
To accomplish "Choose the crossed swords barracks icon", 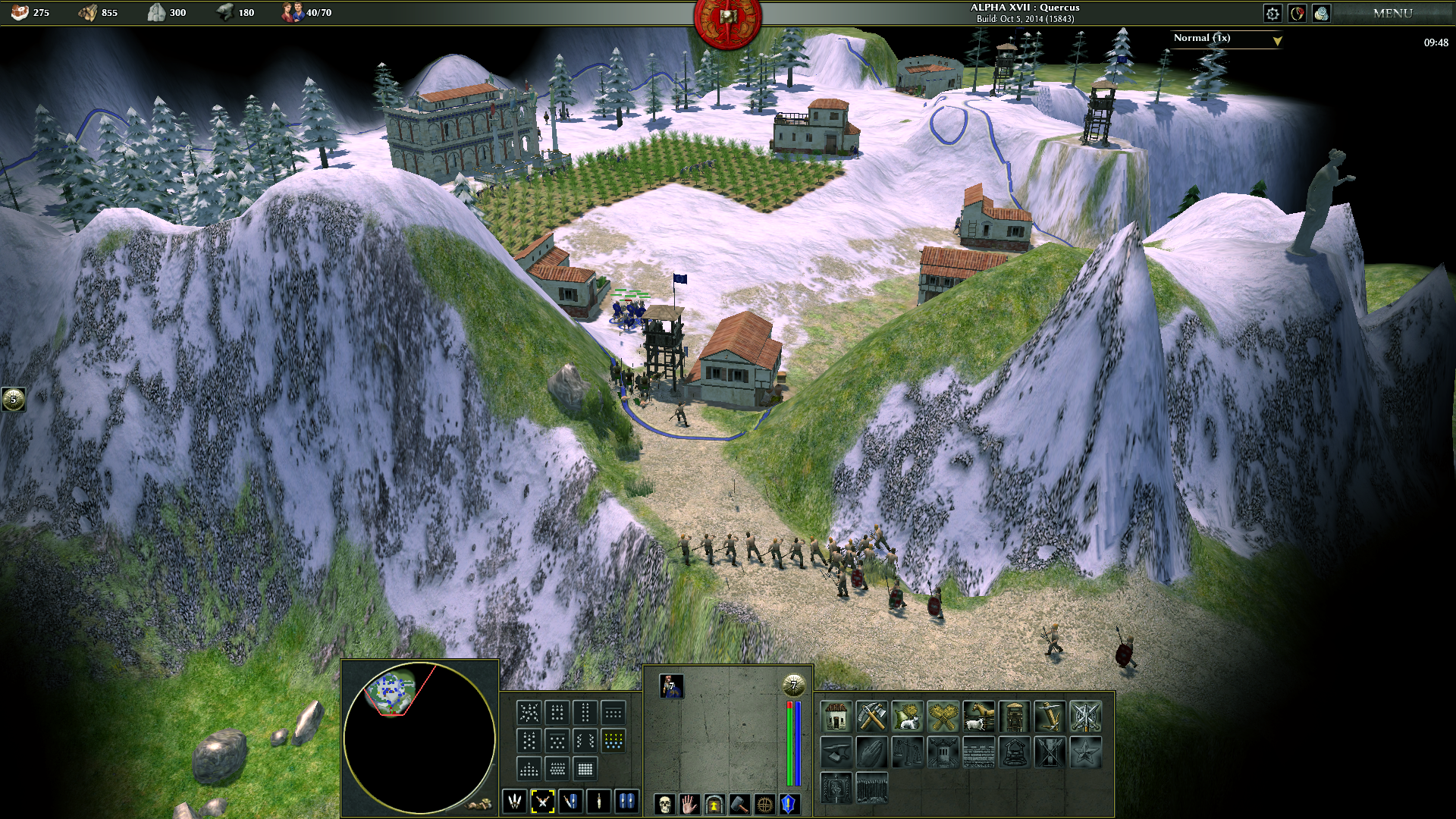I will point(1086,716).
